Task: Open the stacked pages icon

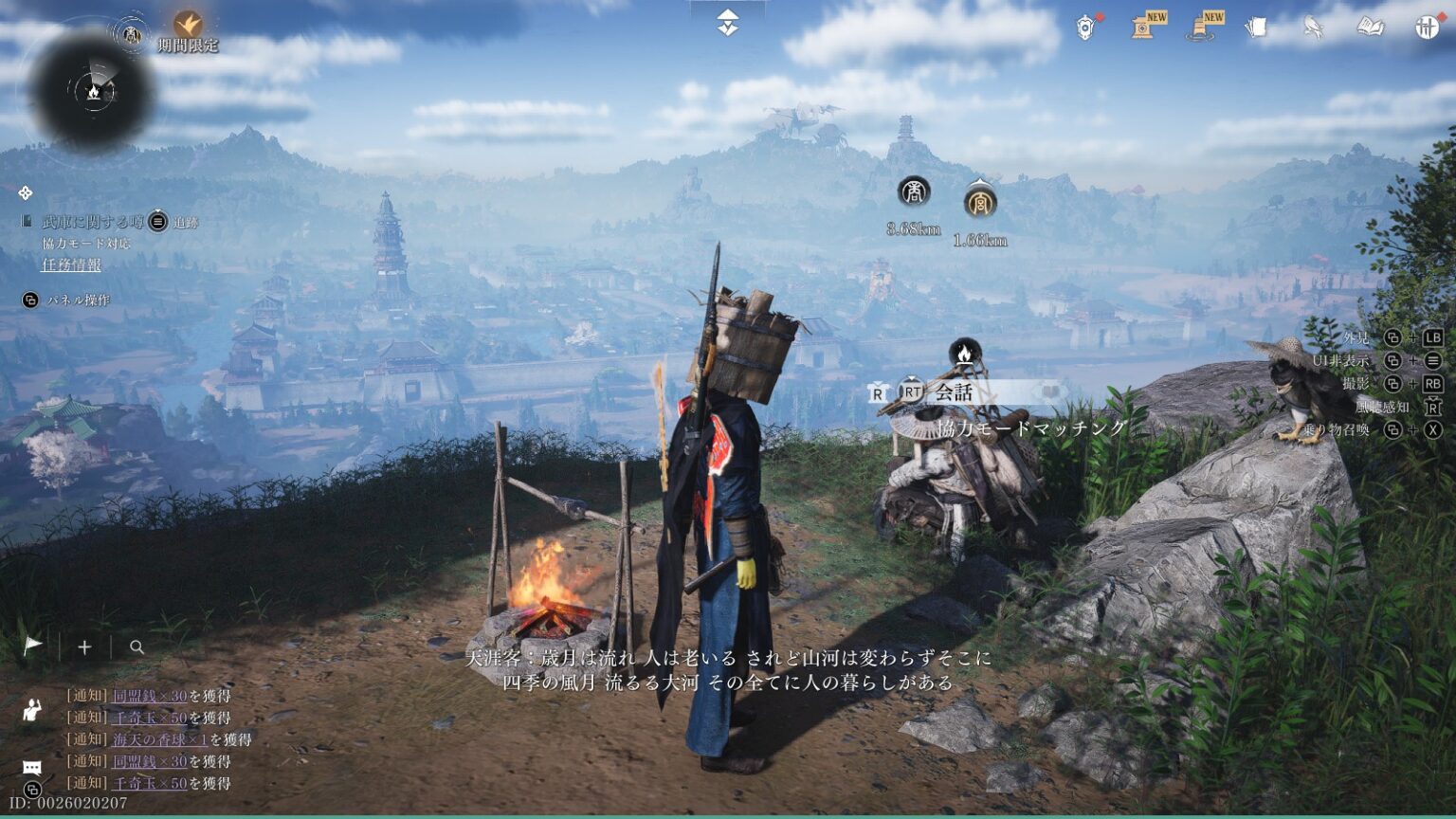Action: pyautogui.click(x=1256, y=27)
